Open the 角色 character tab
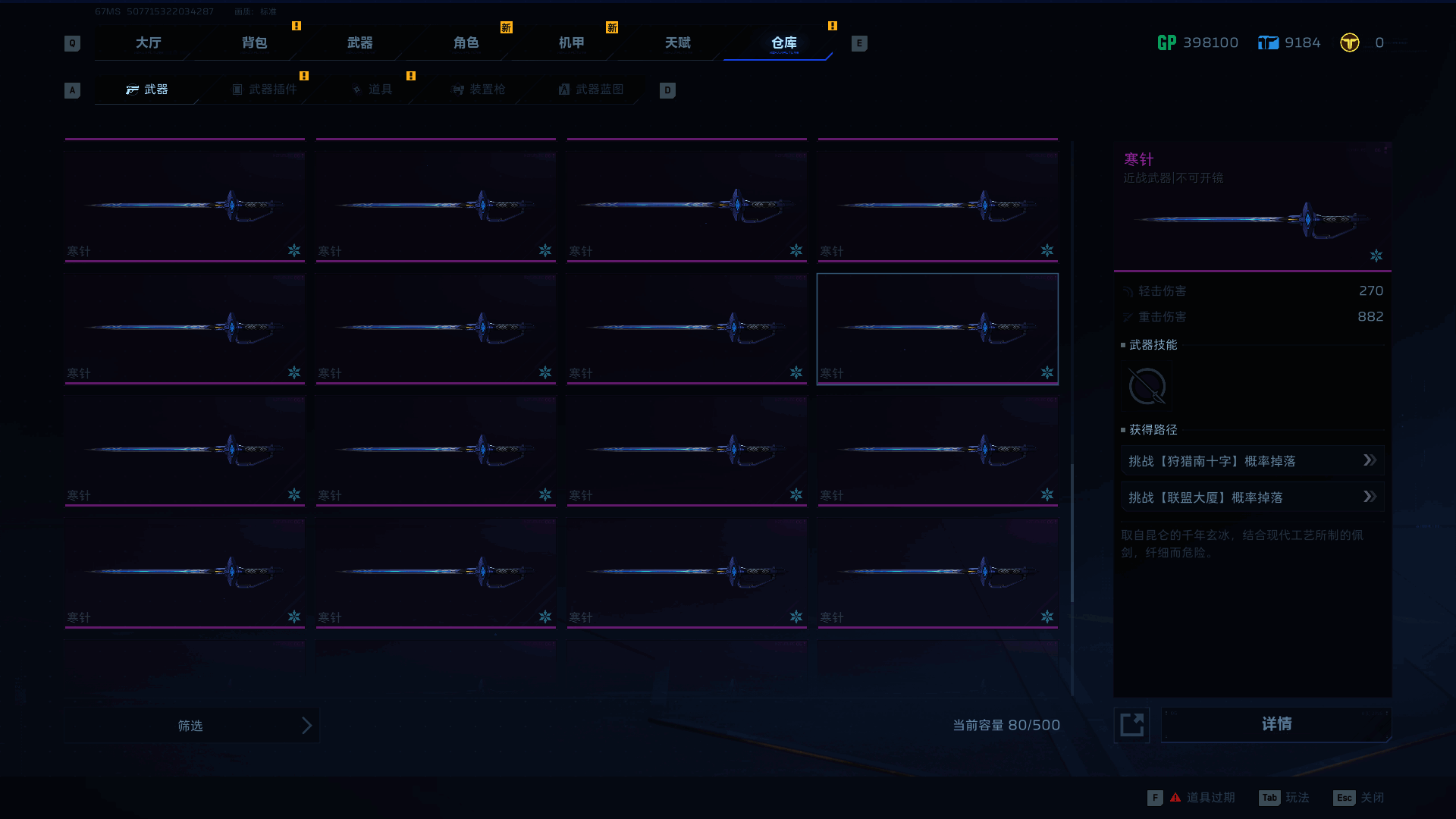Screen dimensions: 1456x819 pos(466,43)
